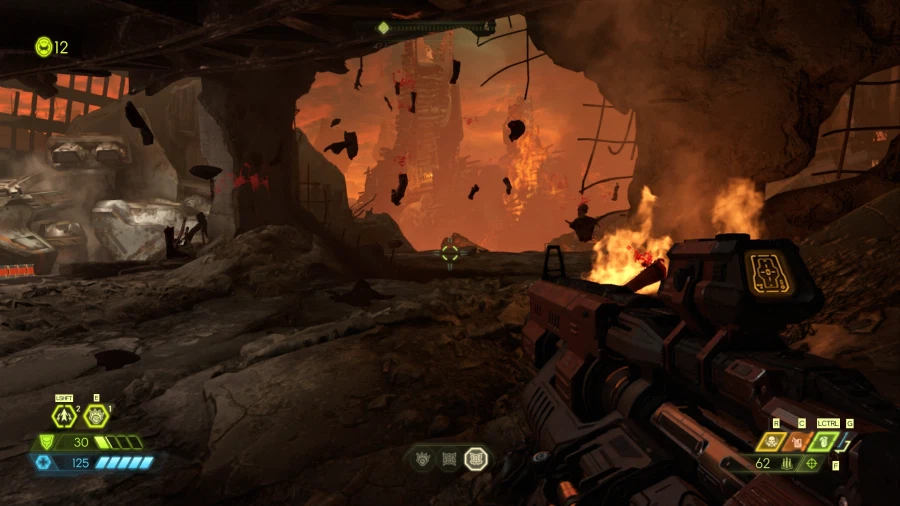Click the extra lives helmet icon
900x506 pixels.
point(43,46)
